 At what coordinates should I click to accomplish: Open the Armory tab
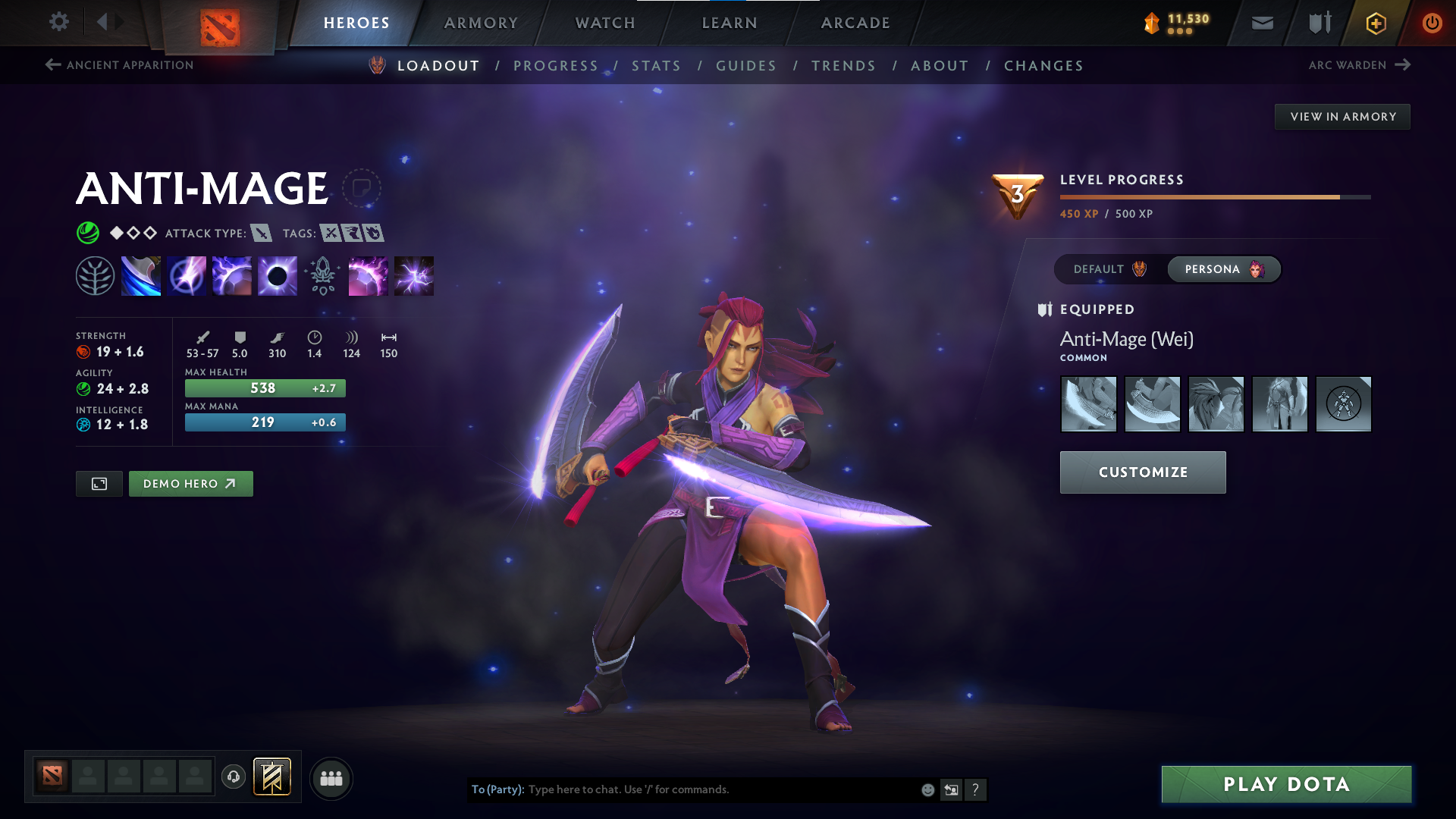tap(481, 23)
